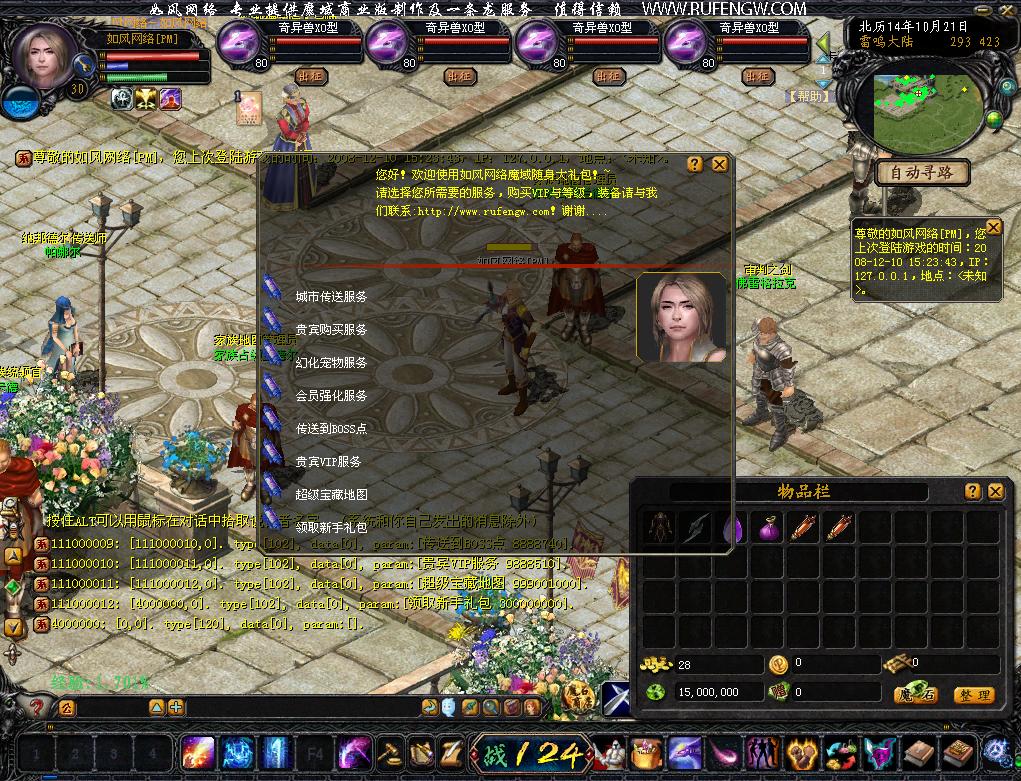Select 贵宾VIP服务 in the dialog

pyautogui.click(x=328, y=462)
